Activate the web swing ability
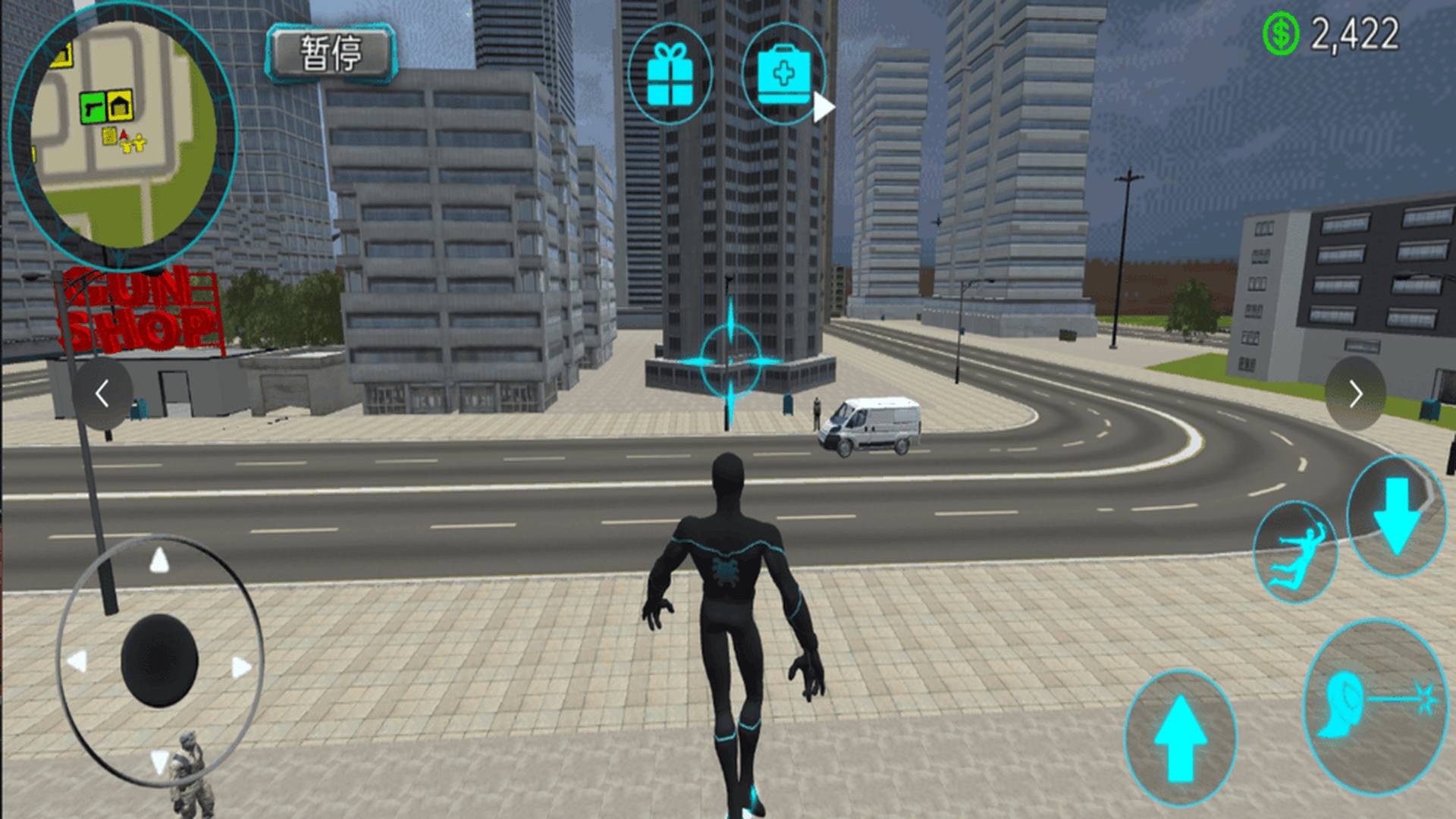This screenshot has width=1456, height=819. [1295, 551]
